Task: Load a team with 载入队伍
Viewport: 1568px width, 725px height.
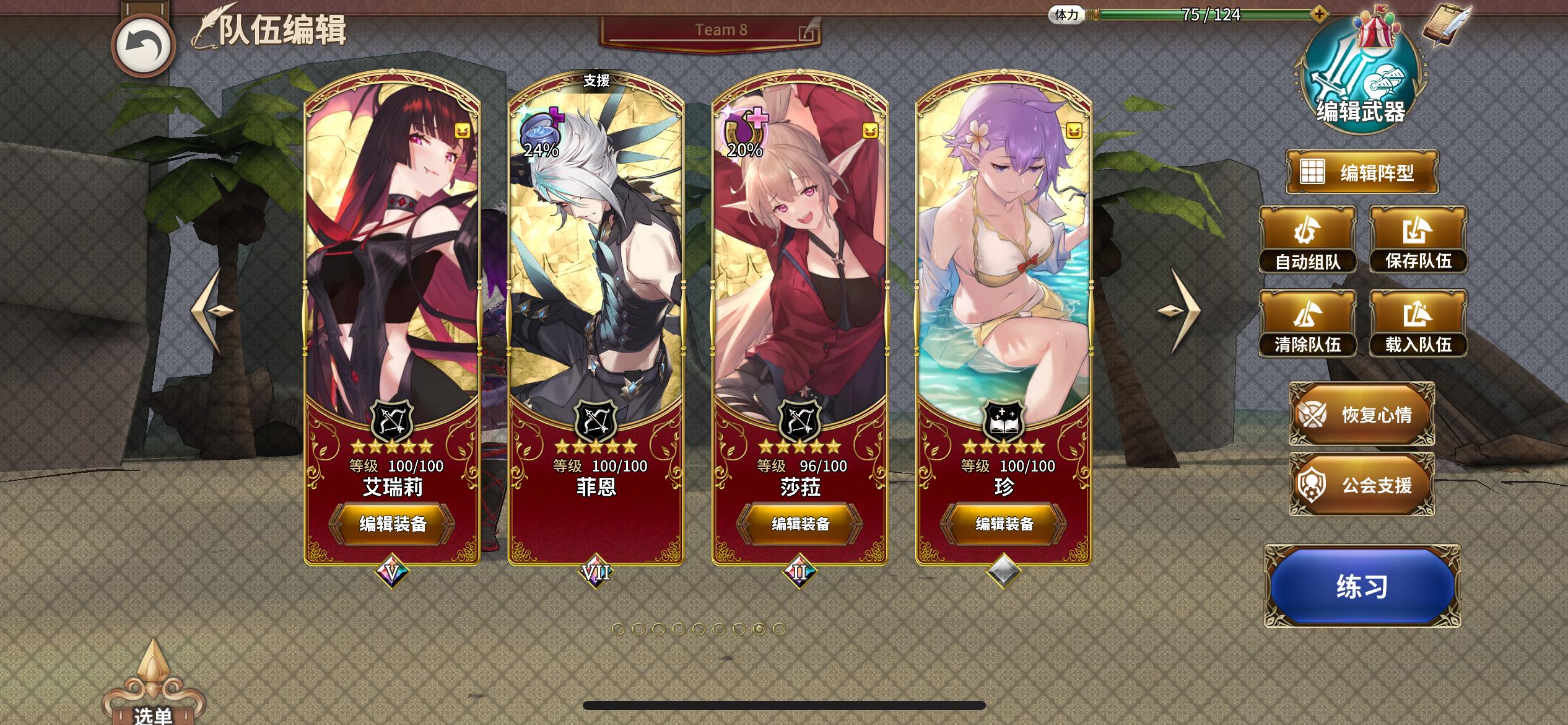Action: click(1418, 323)
